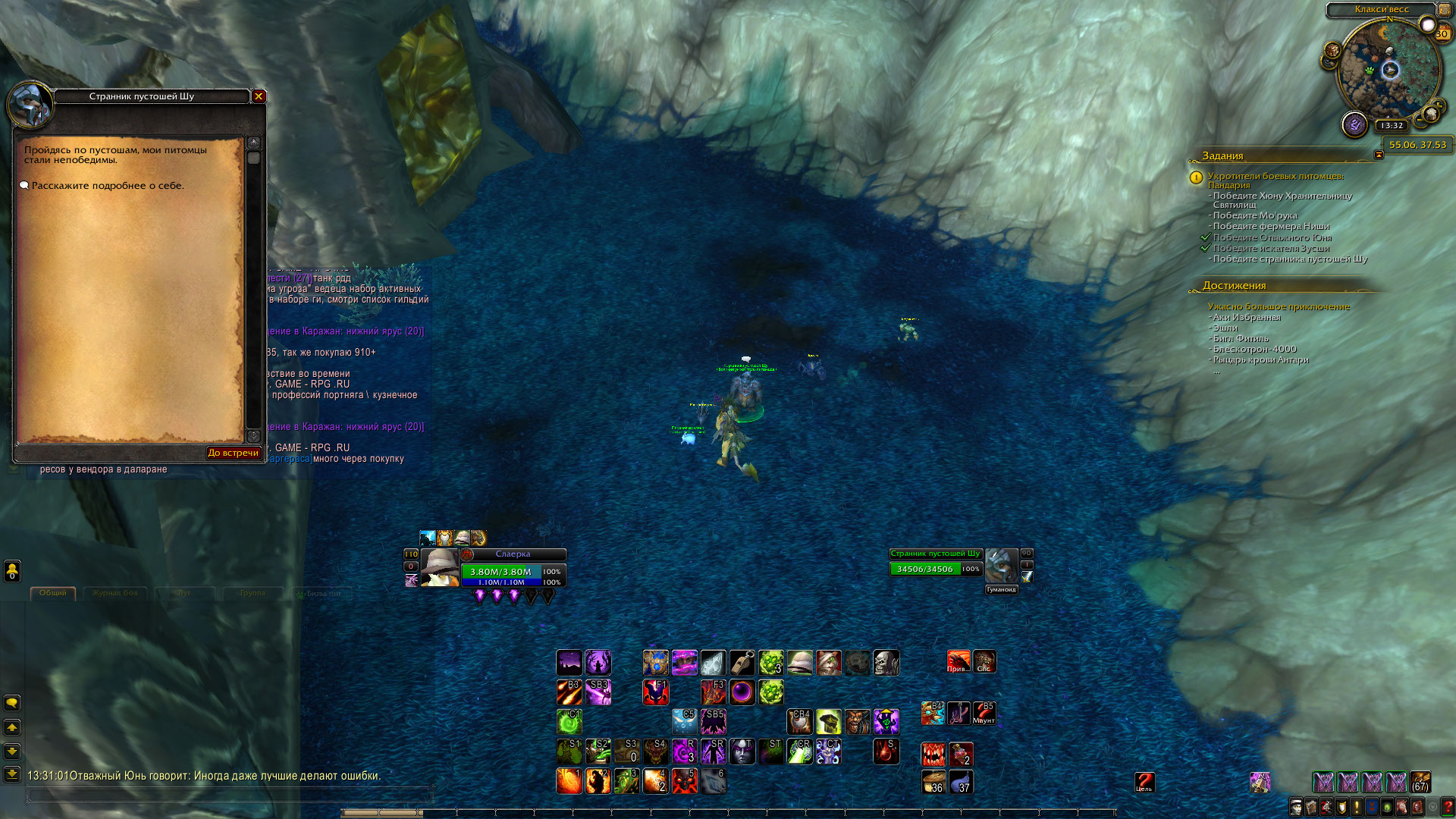Jump chat to the bottom arrow button
The width and height of the screenshot is (1456, 819).
coord(12,774)
